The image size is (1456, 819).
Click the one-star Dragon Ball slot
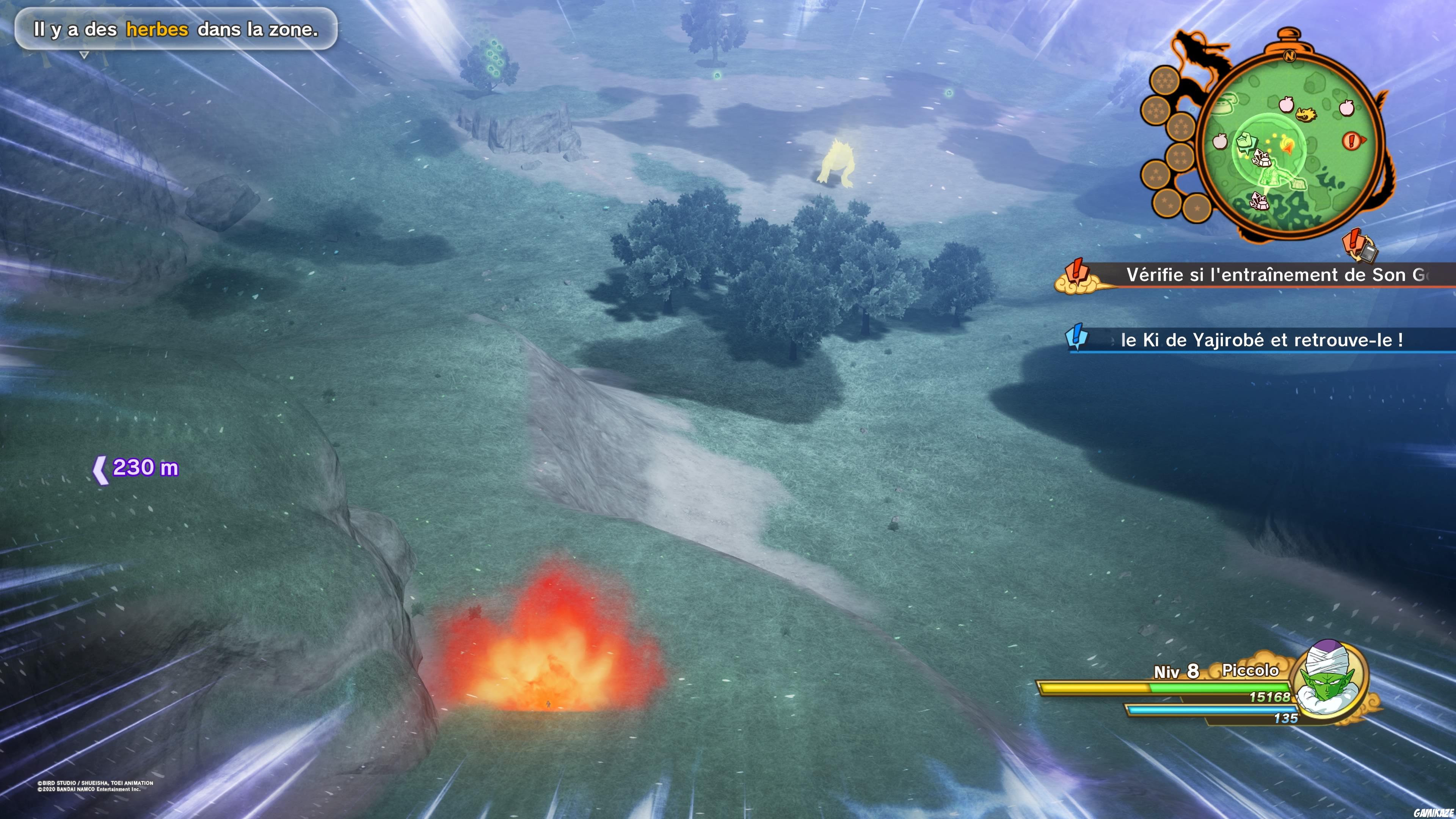[1197, 208]
